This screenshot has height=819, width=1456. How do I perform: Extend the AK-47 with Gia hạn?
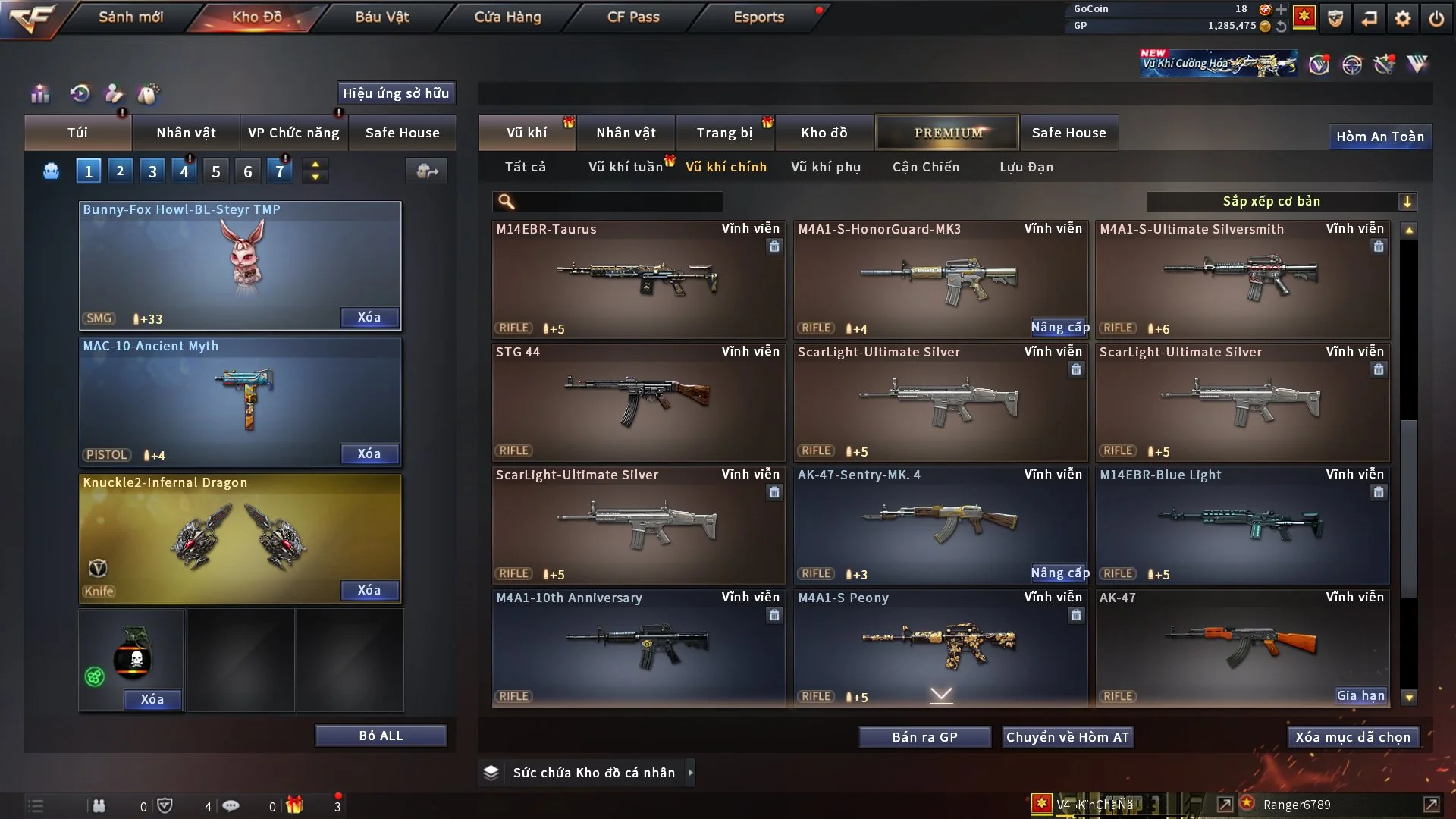(1360, 696)
